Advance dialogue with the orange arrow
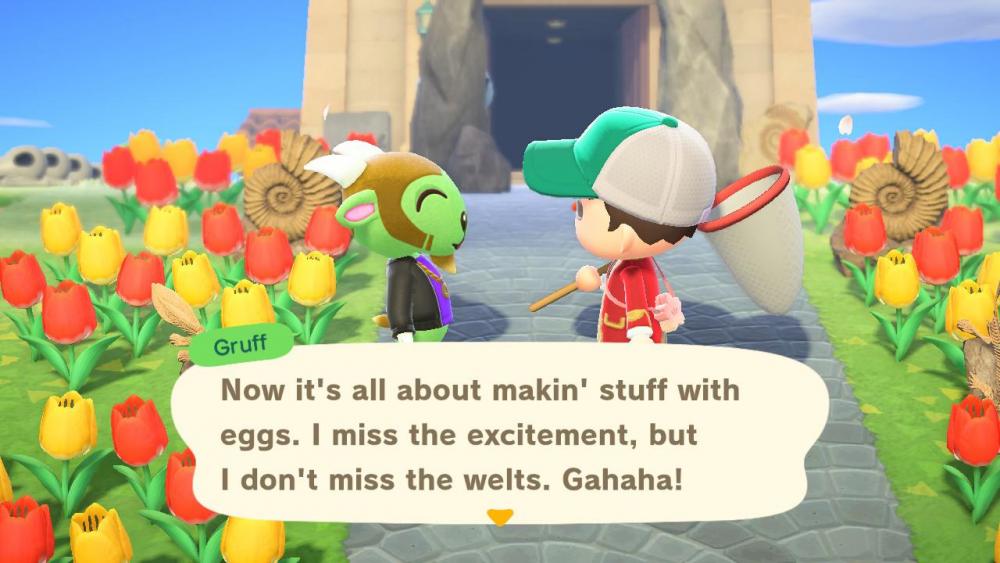The width and height of the screenshot is (1000, 563). click(x=499, y=517)
